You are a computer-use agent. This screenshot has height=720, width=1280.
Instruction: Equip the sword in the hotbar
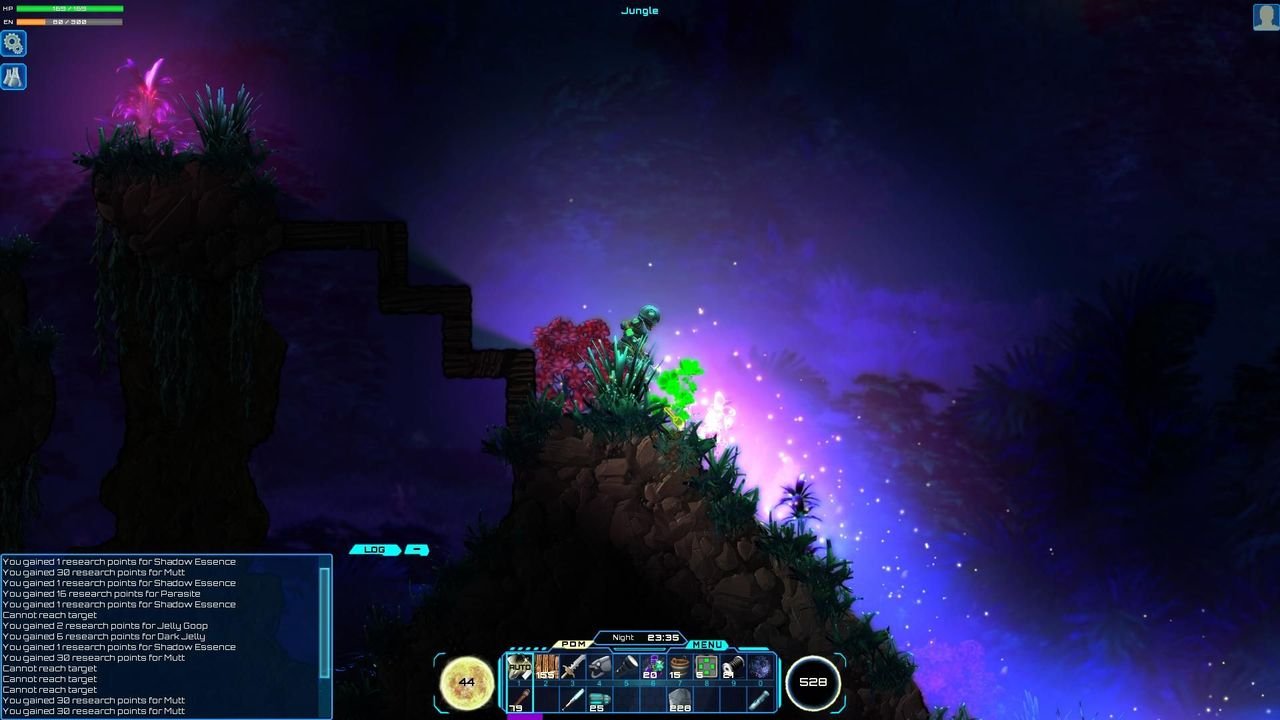coord(573,667)
